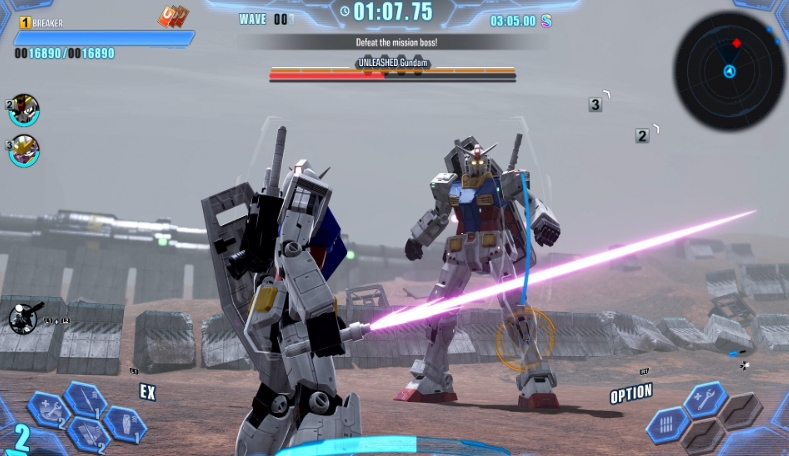Activate the blade slash EX skill, count 2

click(x=88, y=434)
